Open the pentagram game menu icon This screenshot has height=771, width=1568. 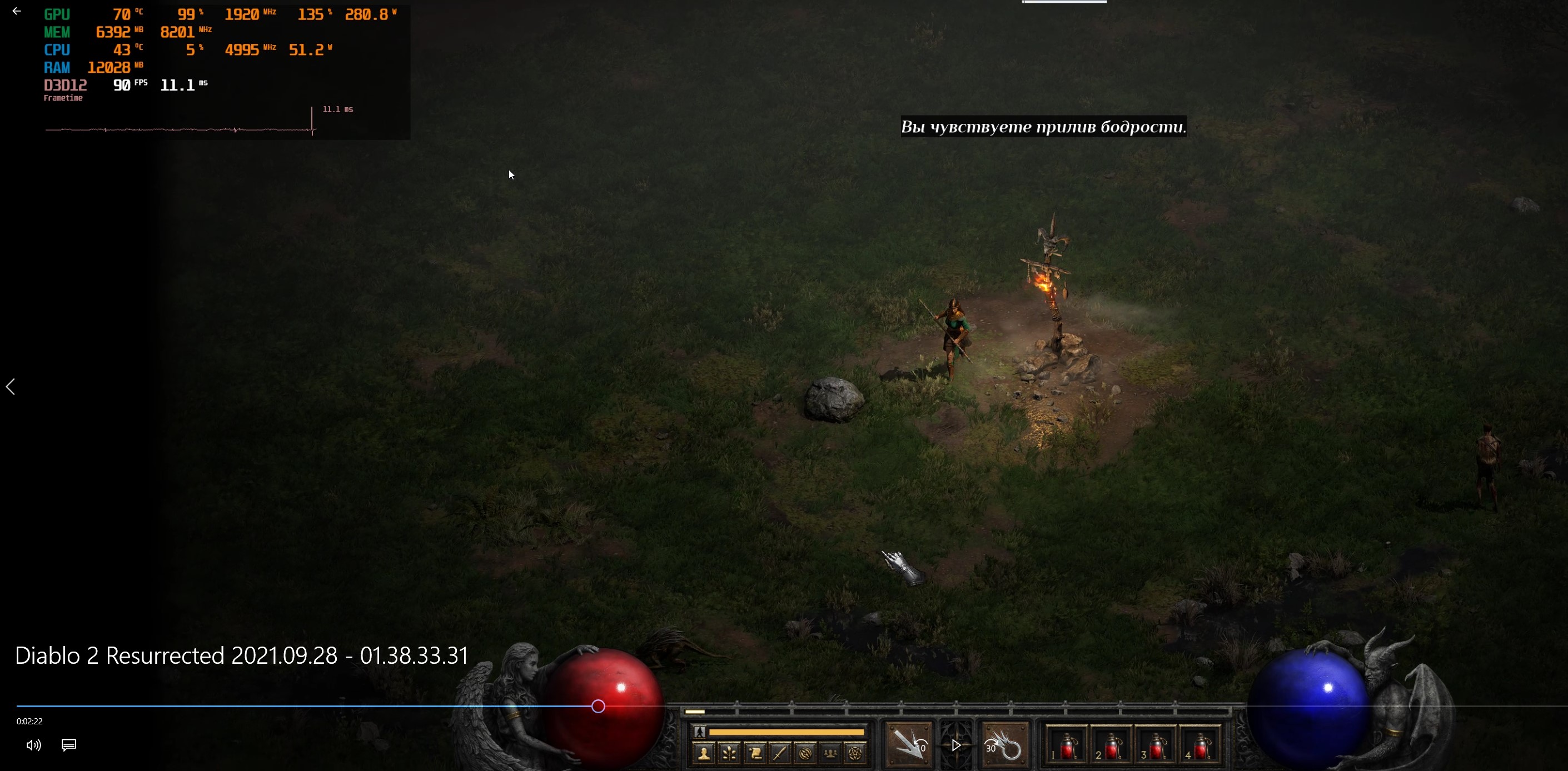click(x=855, y=754)
